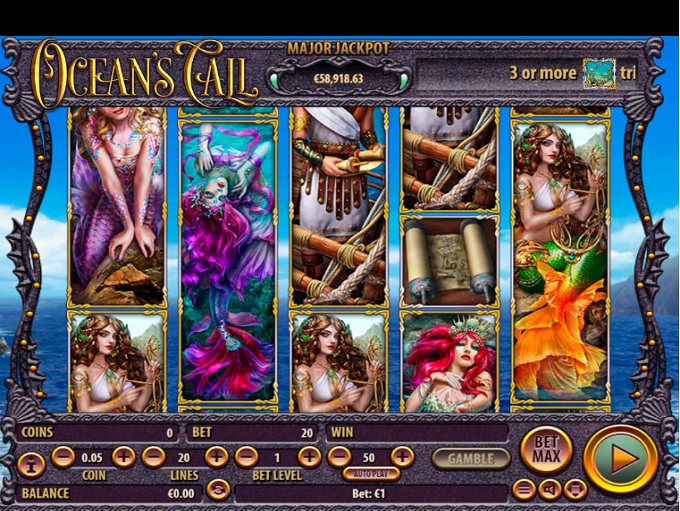Increase the coin value
Viewport: 680px width, 511px height.
tap(124, 456)
